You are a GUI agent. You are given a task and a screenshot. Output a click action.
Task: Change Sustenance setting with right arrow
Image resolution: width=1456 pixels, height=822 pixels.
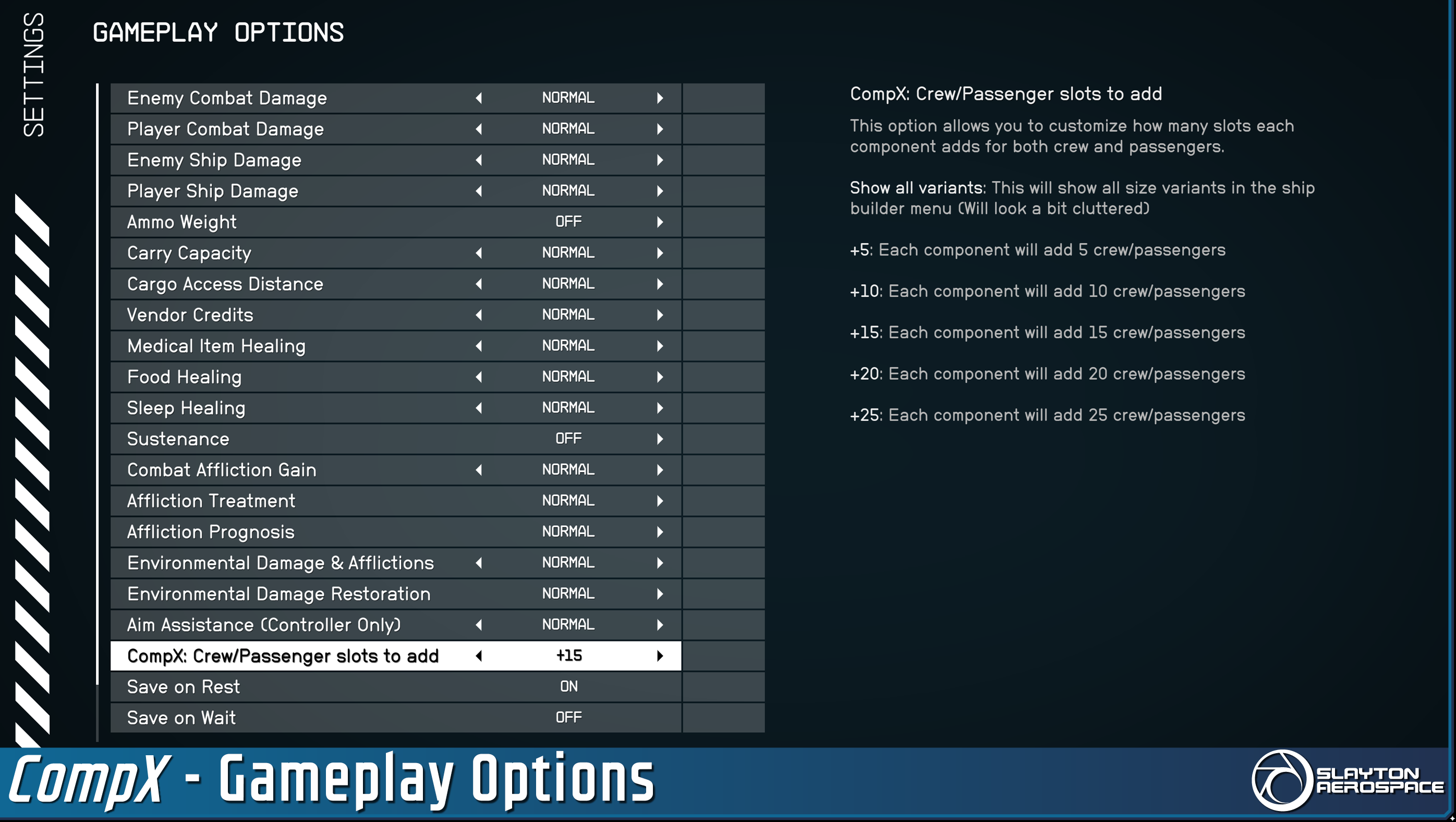click(x=660, y=439)
